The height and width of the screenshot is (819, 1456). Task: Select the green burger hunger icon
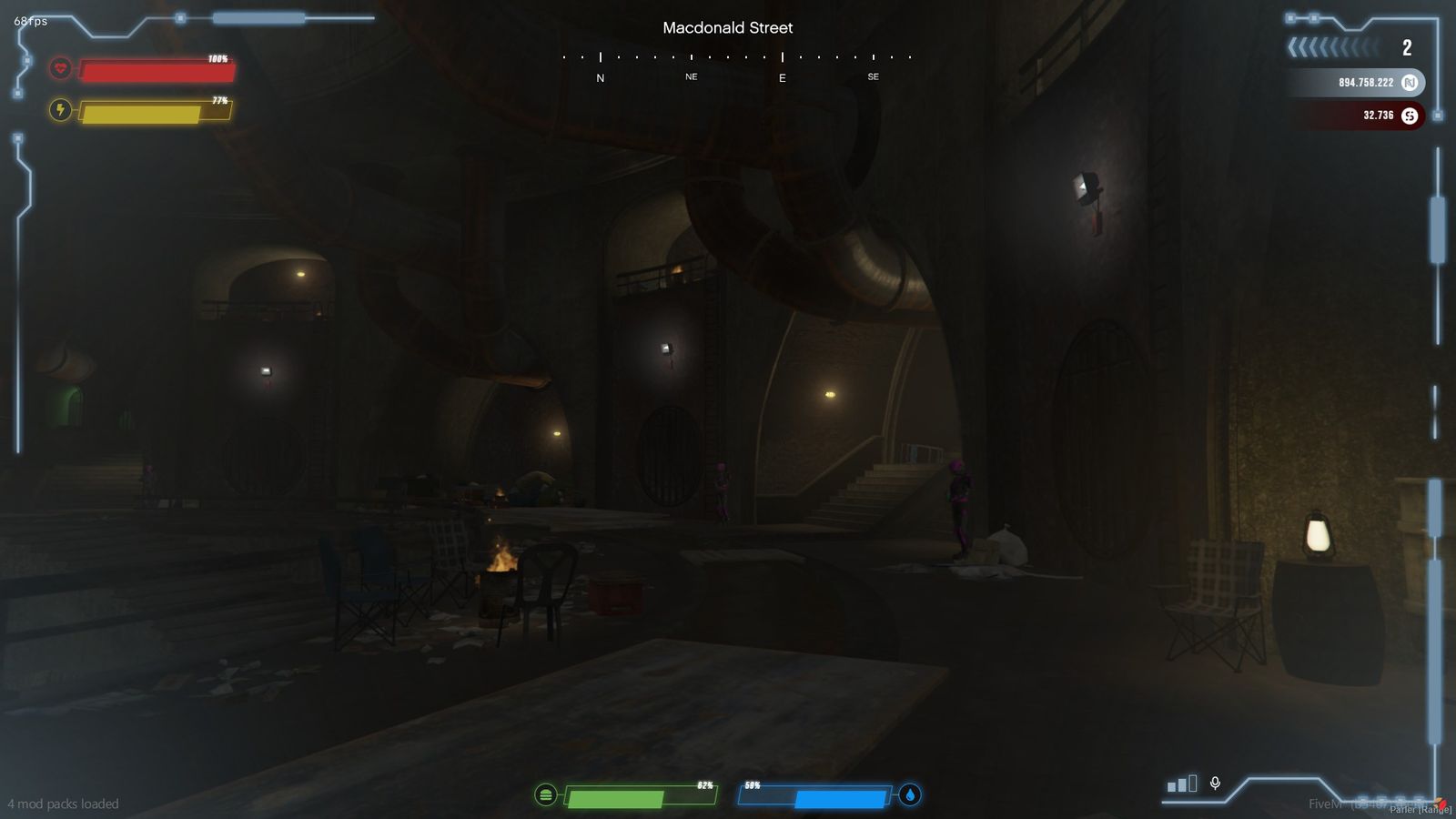click(x=545, y=795)
